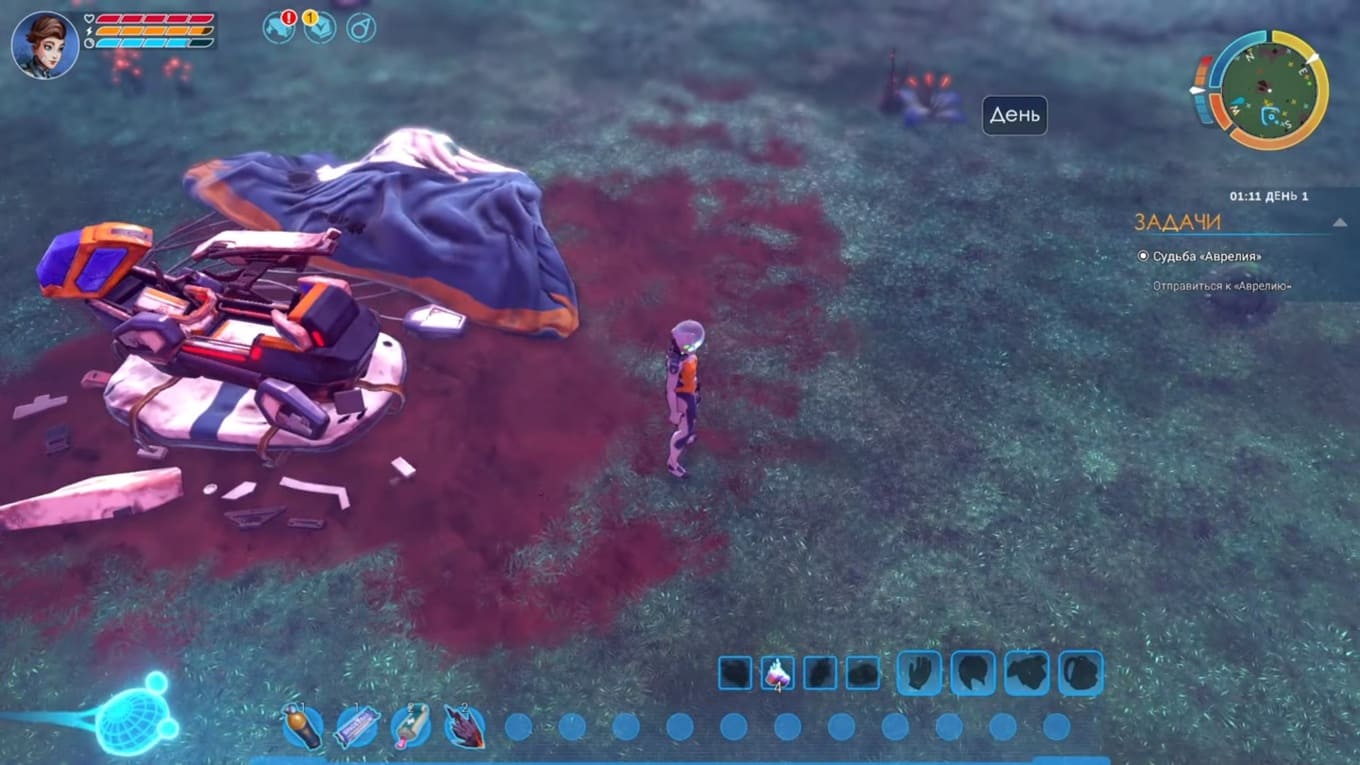Screen dimensions: 1360x765
Task: Open the glove equipment slot
Action: pos(919,673)
